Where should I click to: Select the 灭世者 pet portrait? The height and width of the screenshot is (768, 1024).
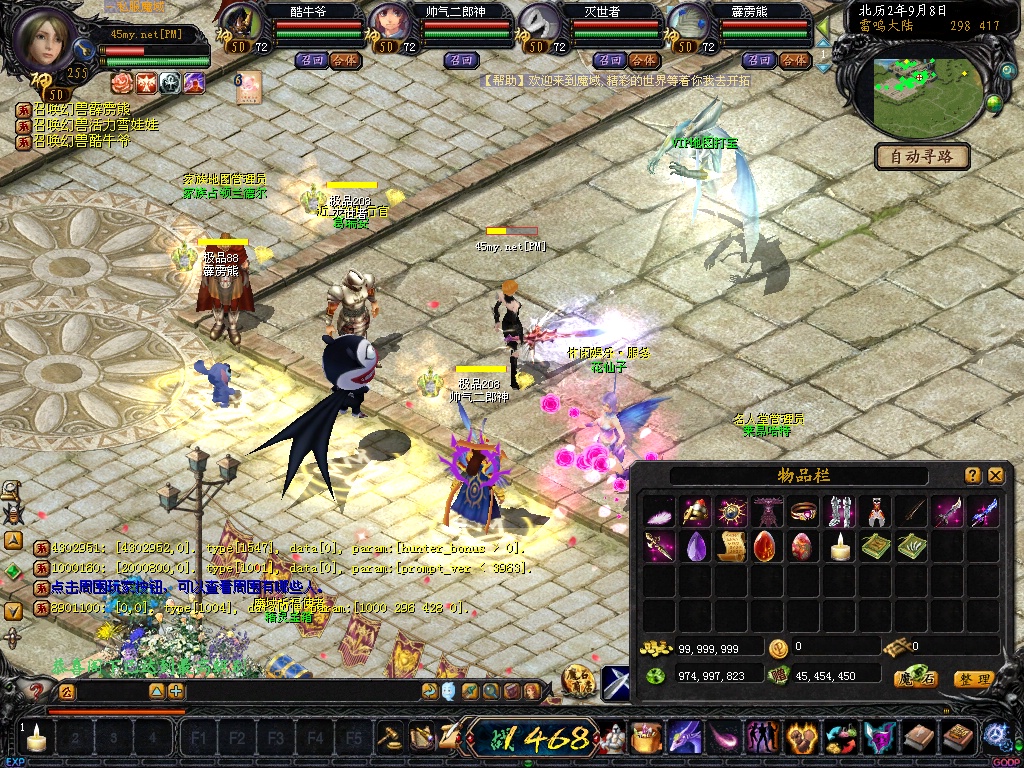[x=541, y=23]
